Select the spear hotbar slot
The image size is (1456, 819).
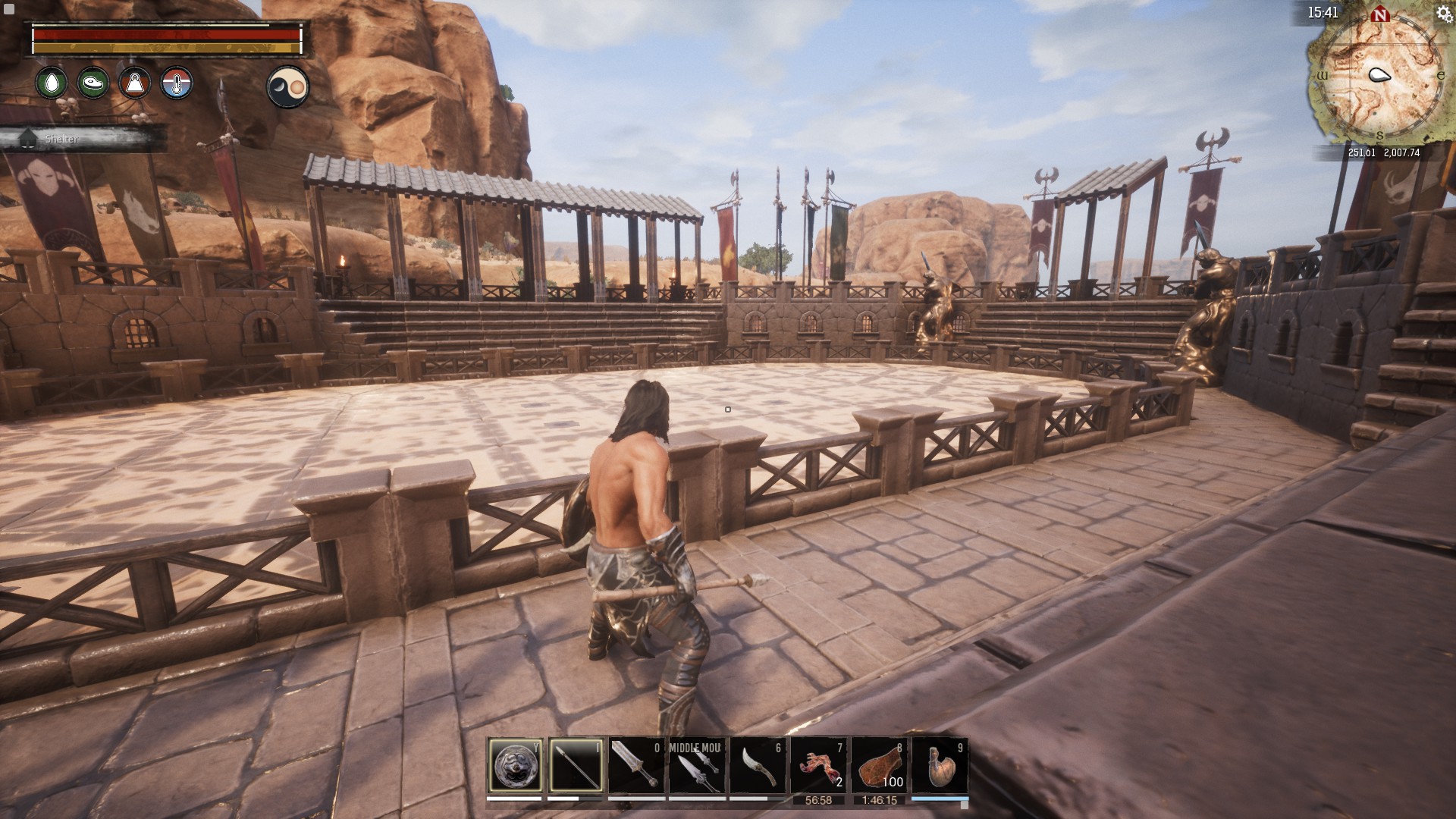576,766
